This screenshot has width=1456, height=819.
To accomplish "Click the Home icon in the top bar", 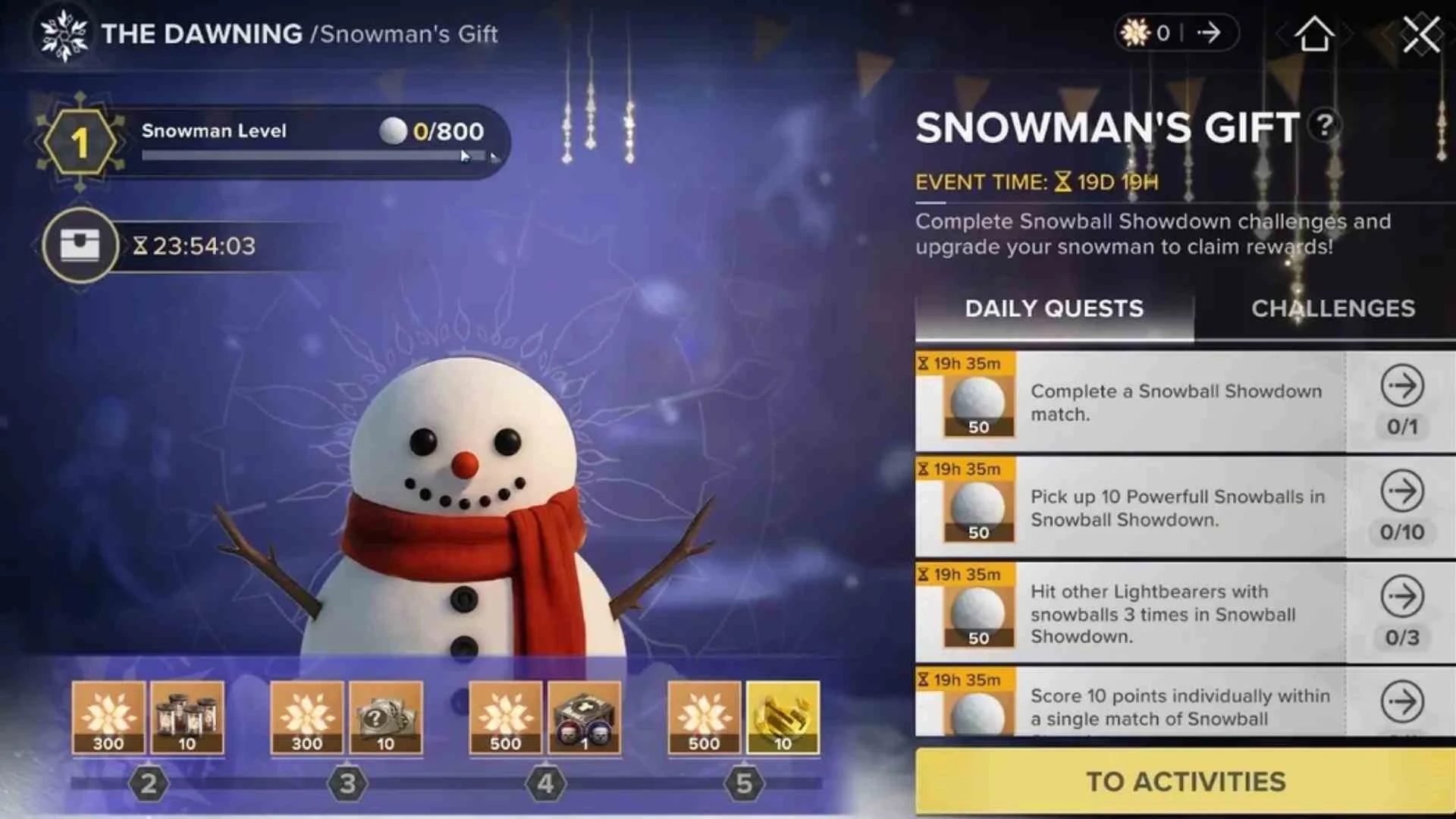I will [x=1316, y=33].
